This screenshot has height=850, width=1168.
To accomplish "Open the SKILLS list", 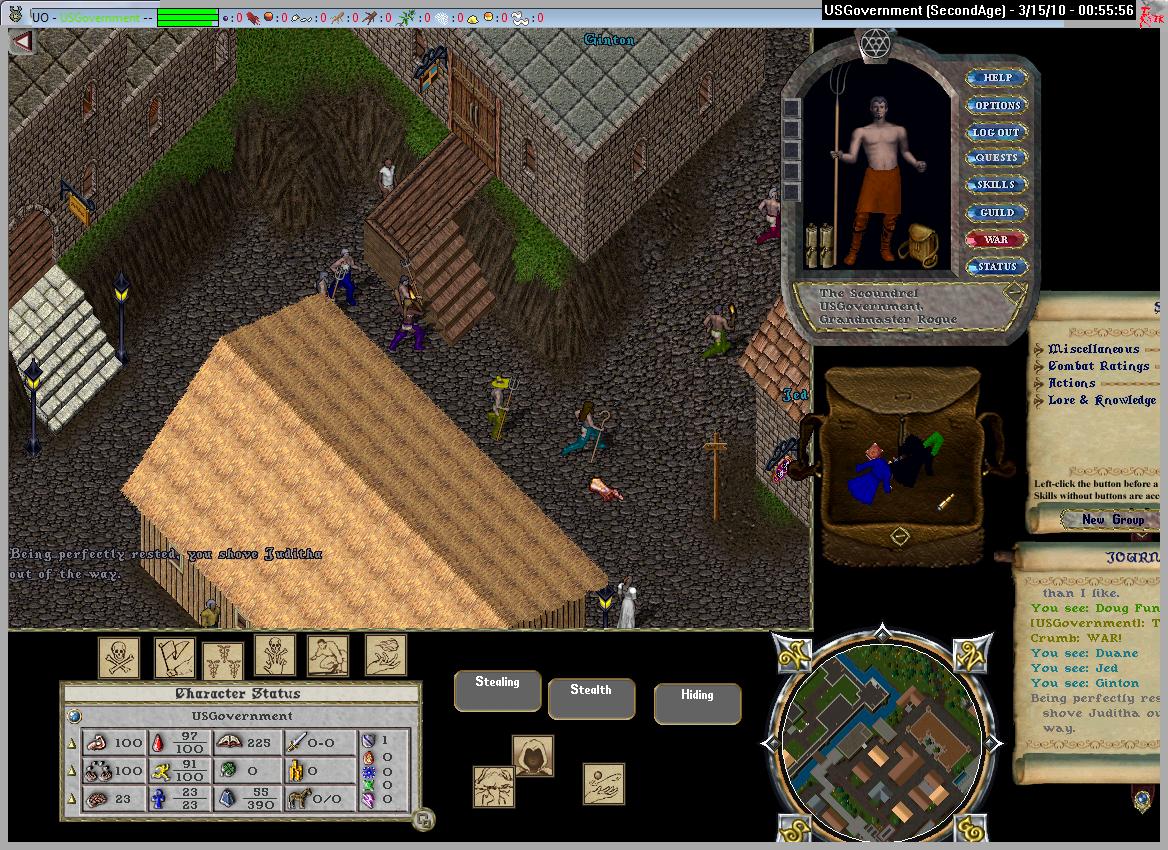I will (x=996, y=185).
